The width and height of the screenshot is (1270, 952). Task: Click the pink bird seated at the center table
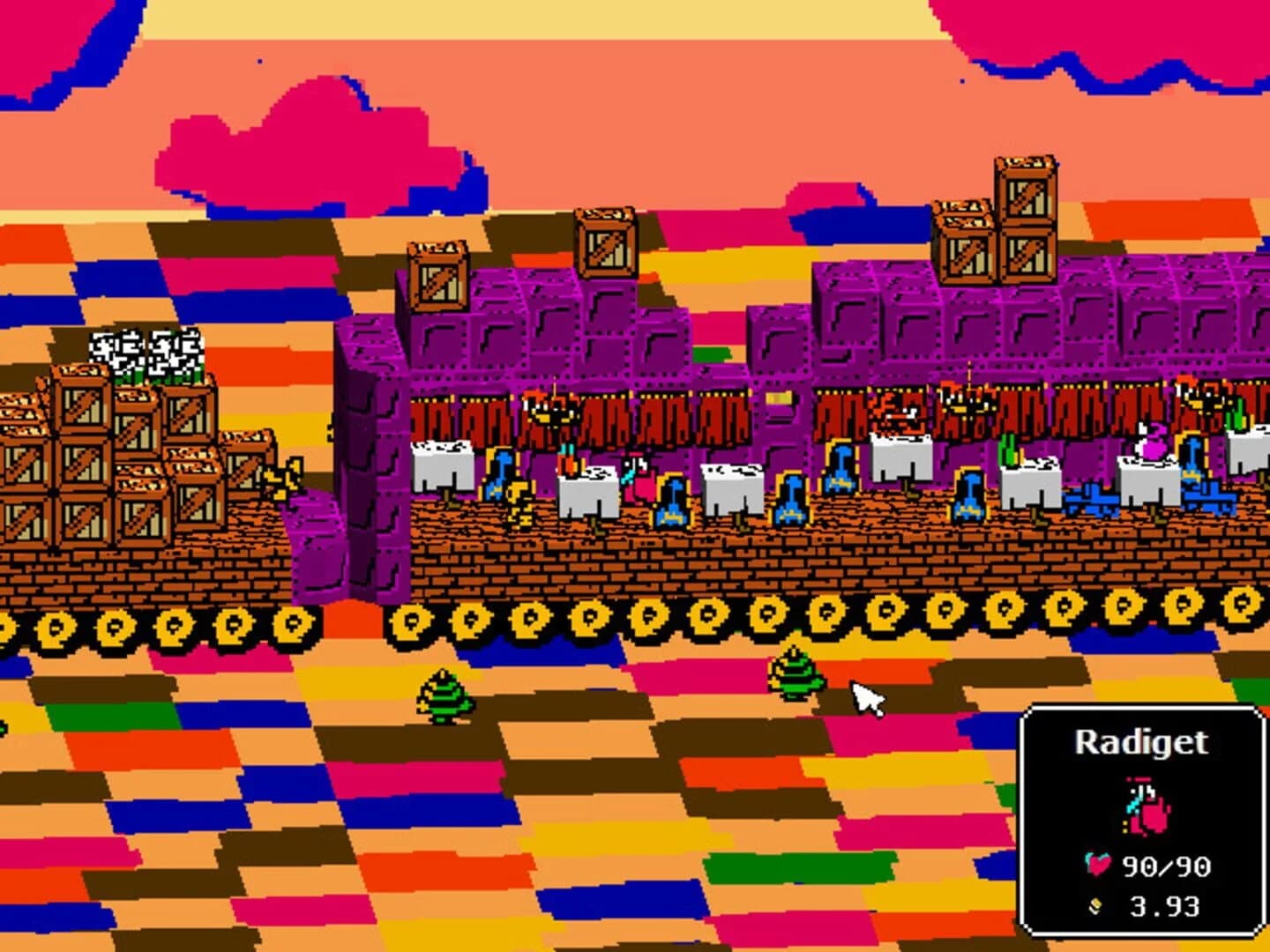(637, 479)
